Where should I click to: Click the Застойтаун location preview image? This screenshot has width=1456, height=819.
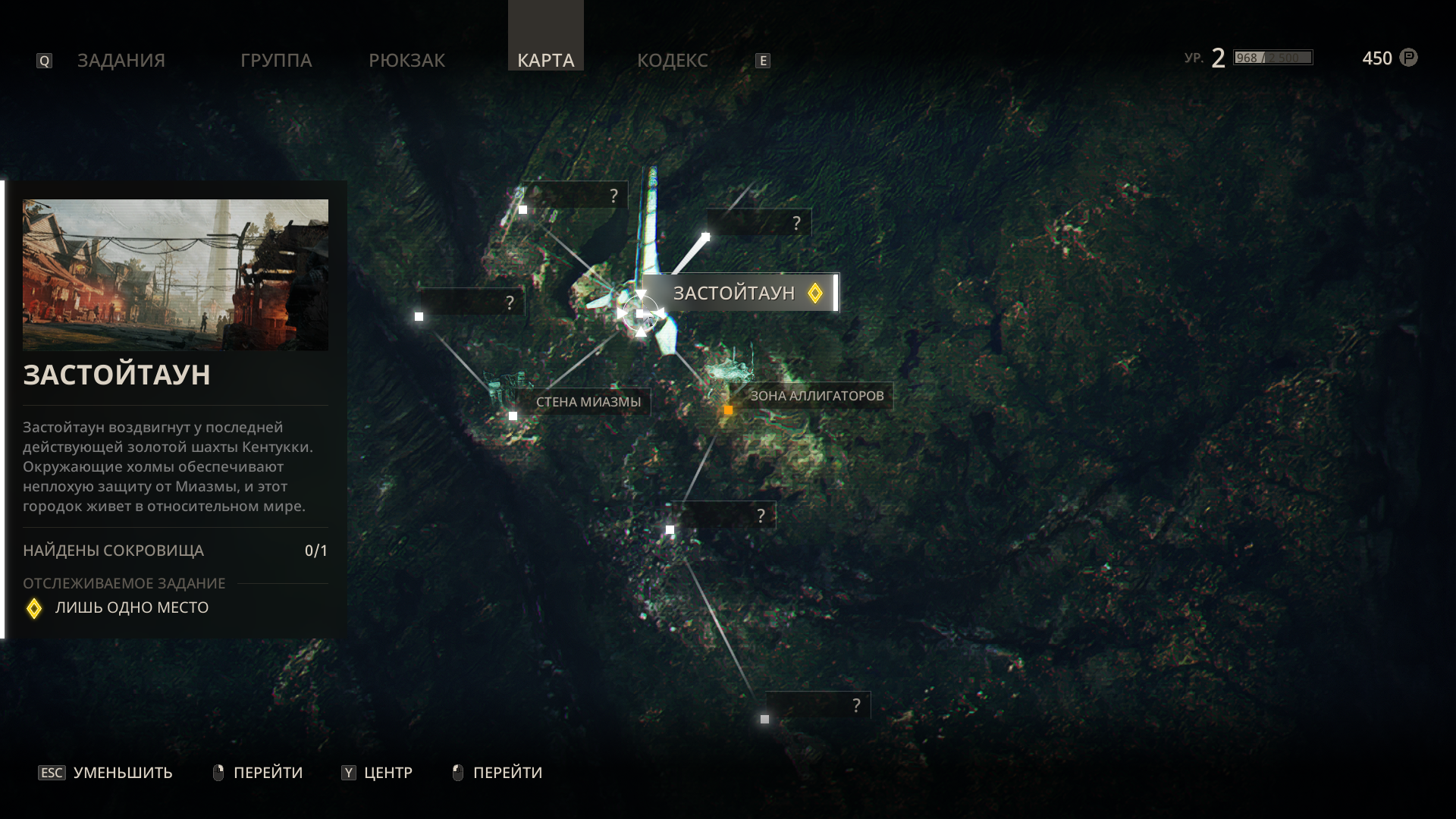point(175,275)
